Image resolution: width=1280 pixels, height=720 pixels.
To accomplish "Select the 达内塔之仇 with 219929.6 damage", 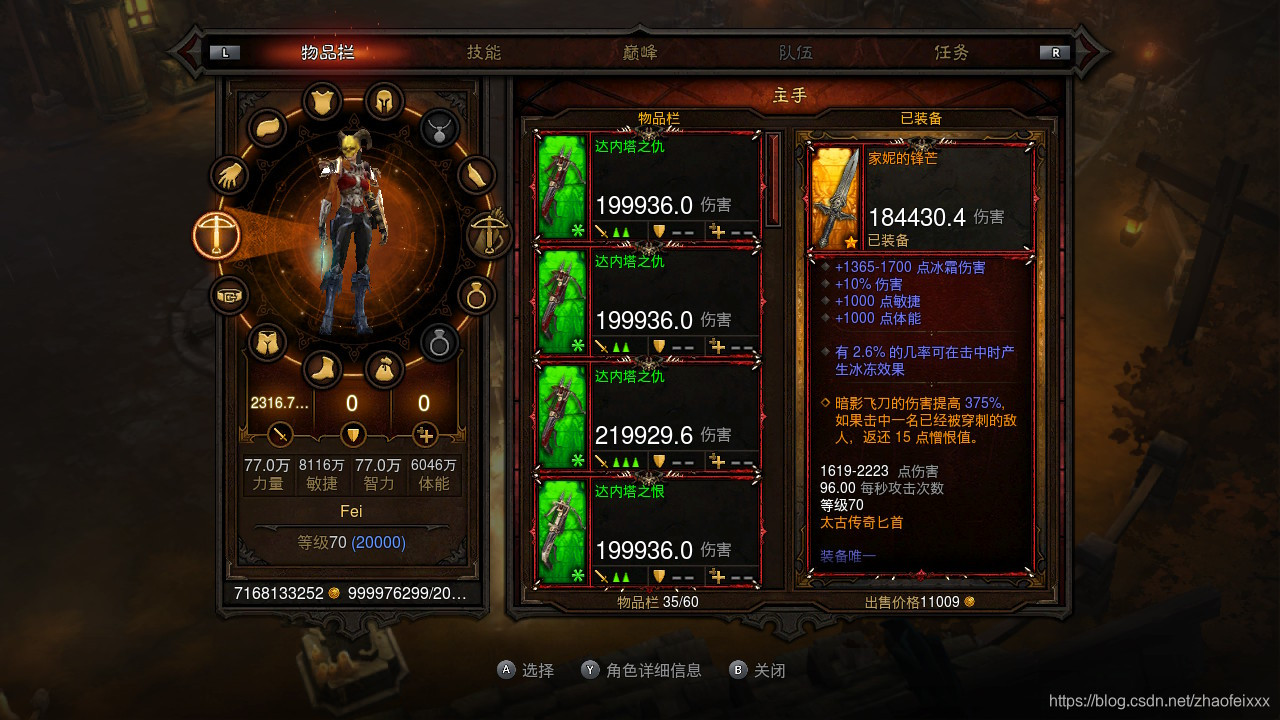I will pyautogui.click(x=648, y=417).
